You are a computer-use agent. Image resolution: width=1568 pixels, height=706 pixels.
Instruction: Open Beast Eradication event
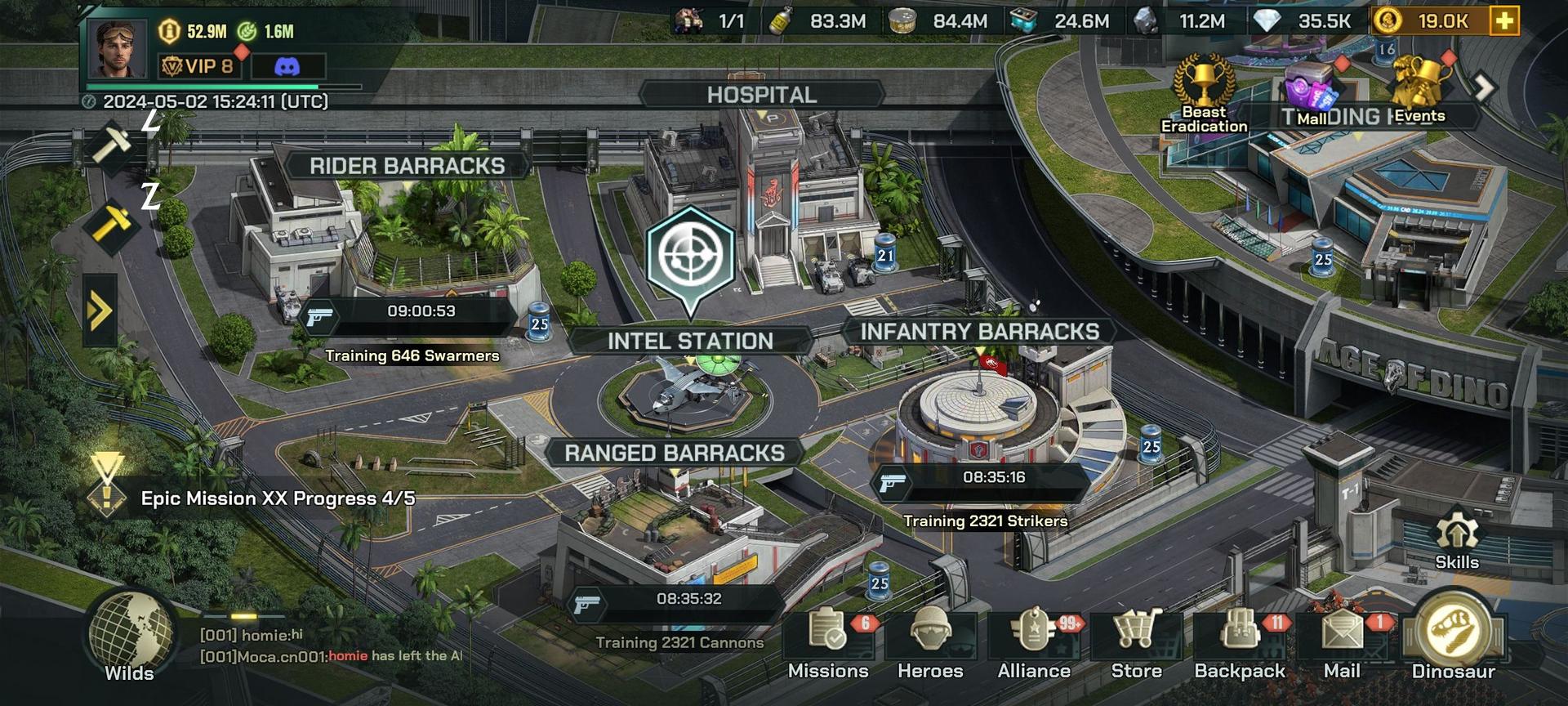point(1204,90)
